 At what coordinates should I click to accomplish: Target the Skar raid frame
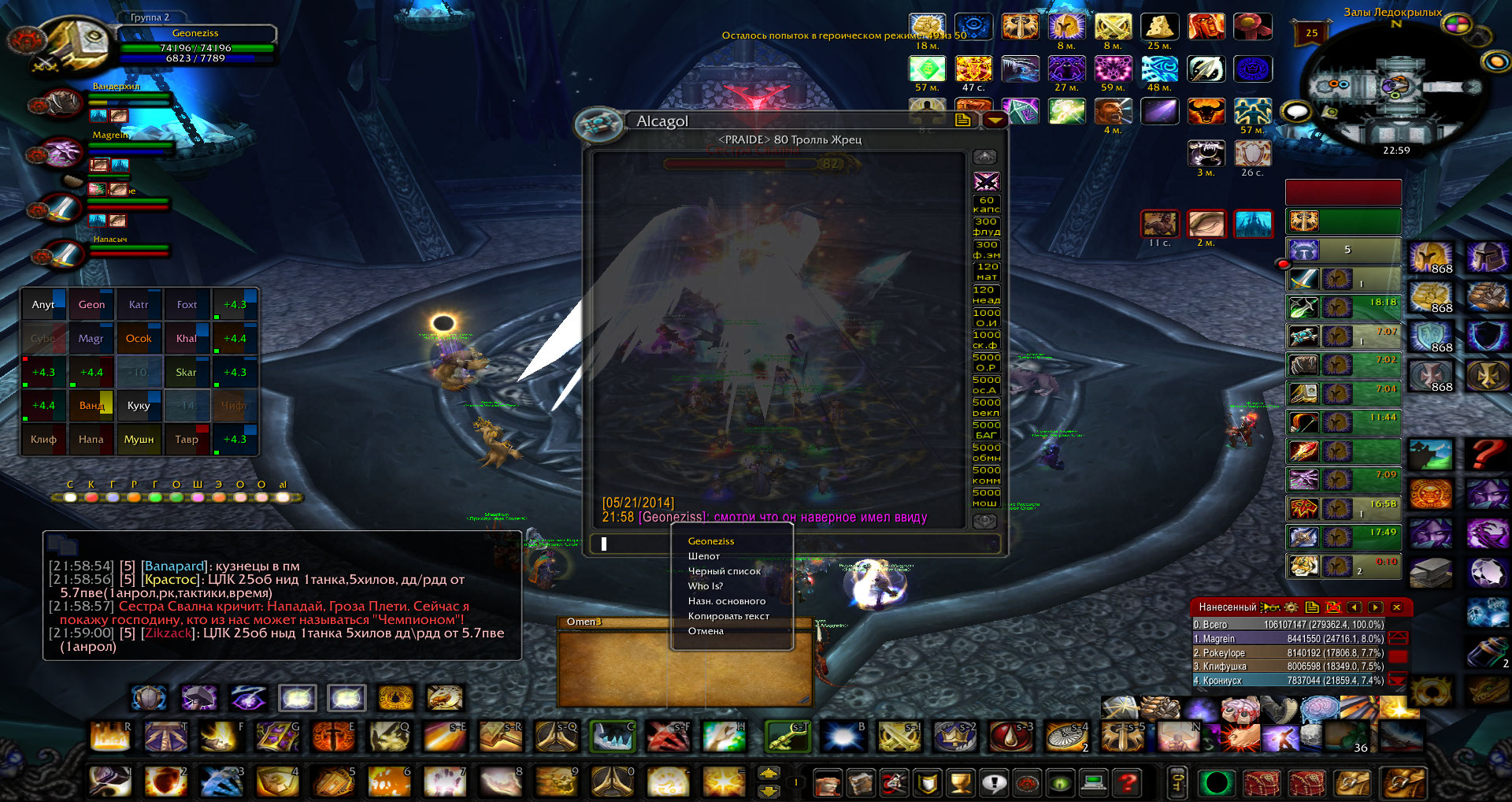[187, 373]
